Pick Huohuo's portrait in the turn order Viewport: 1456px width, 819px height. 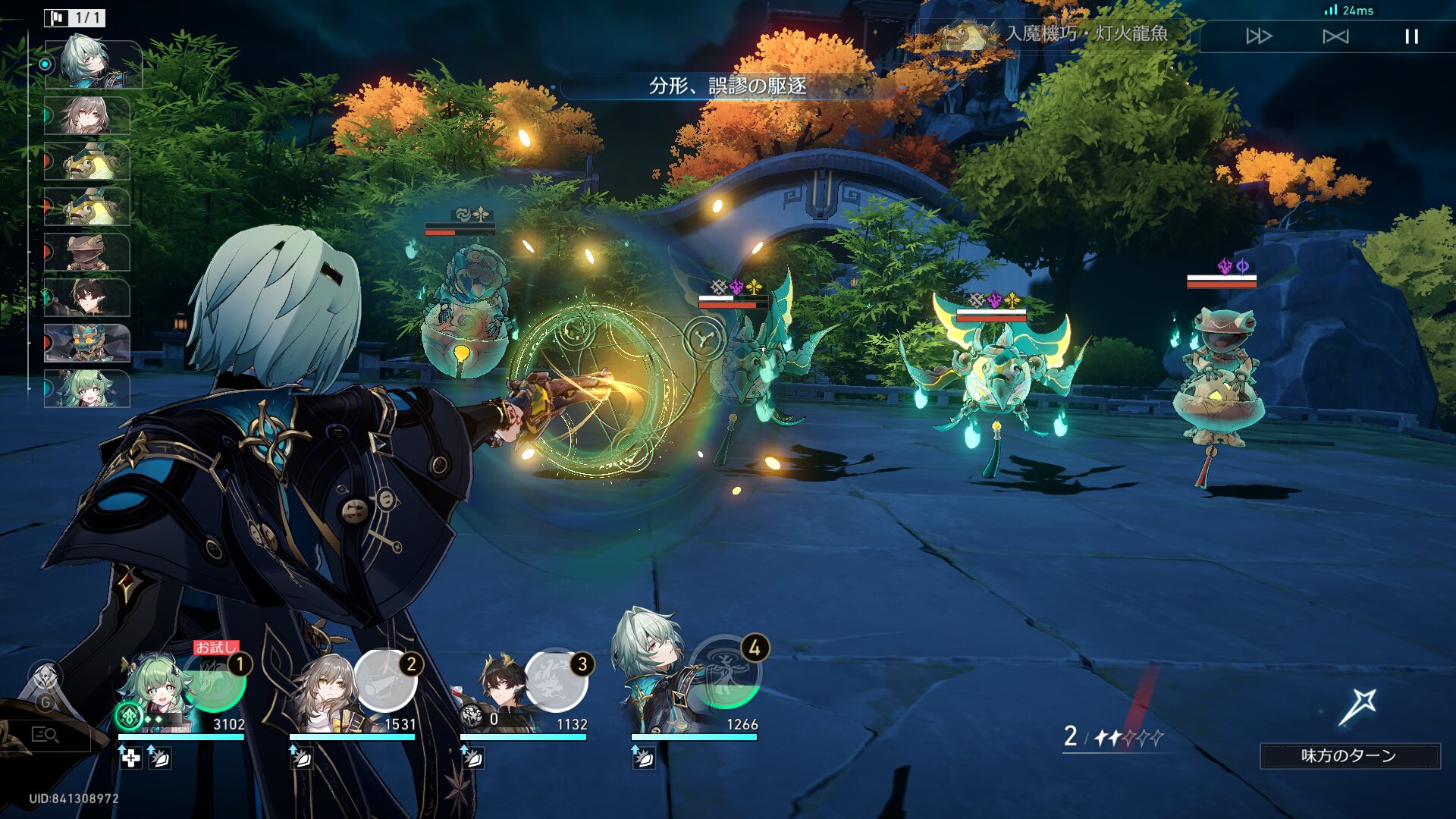click(87, 388)
